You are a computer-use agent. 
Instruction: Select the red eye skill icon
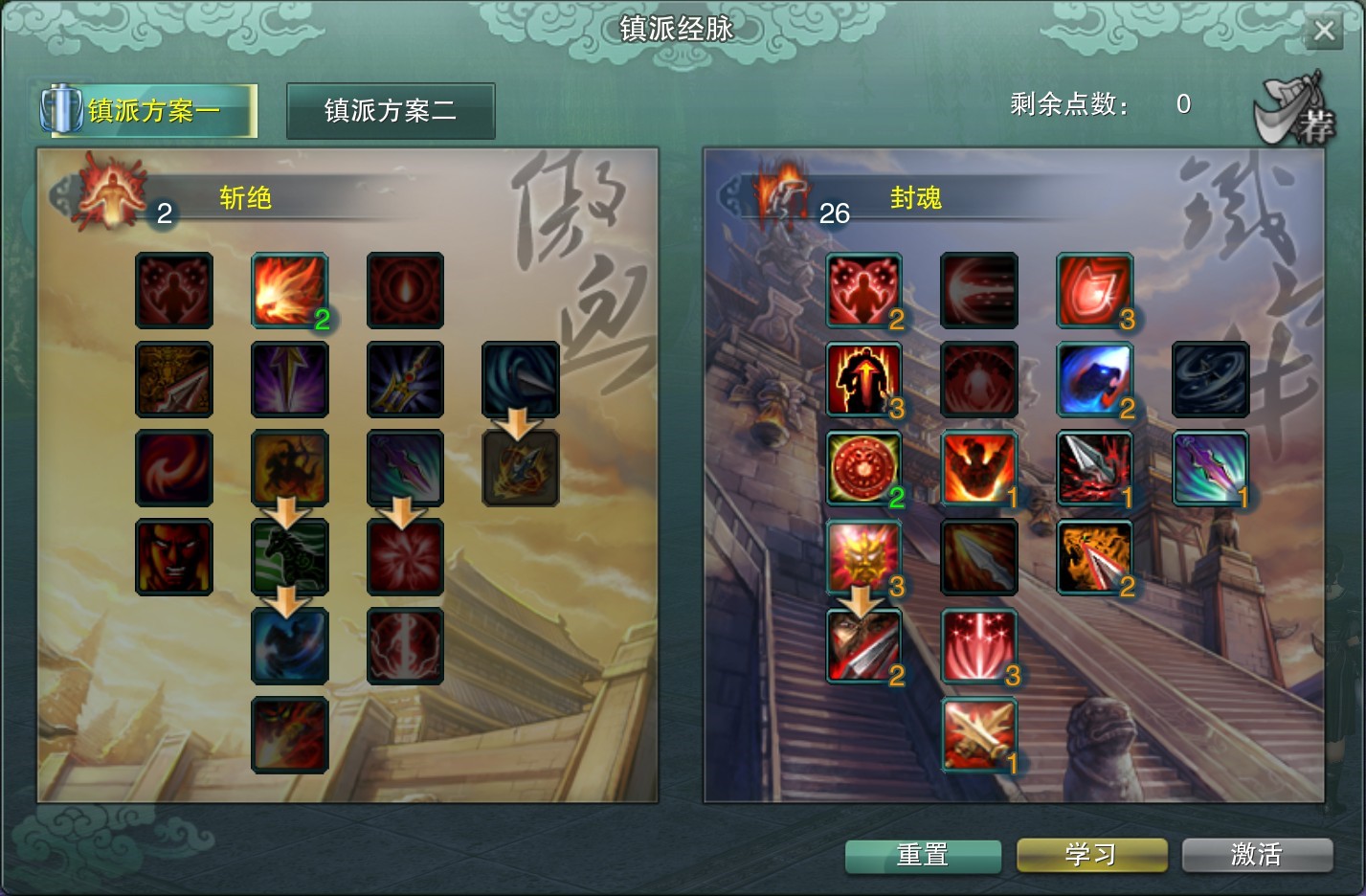click(x=405, y=291)
